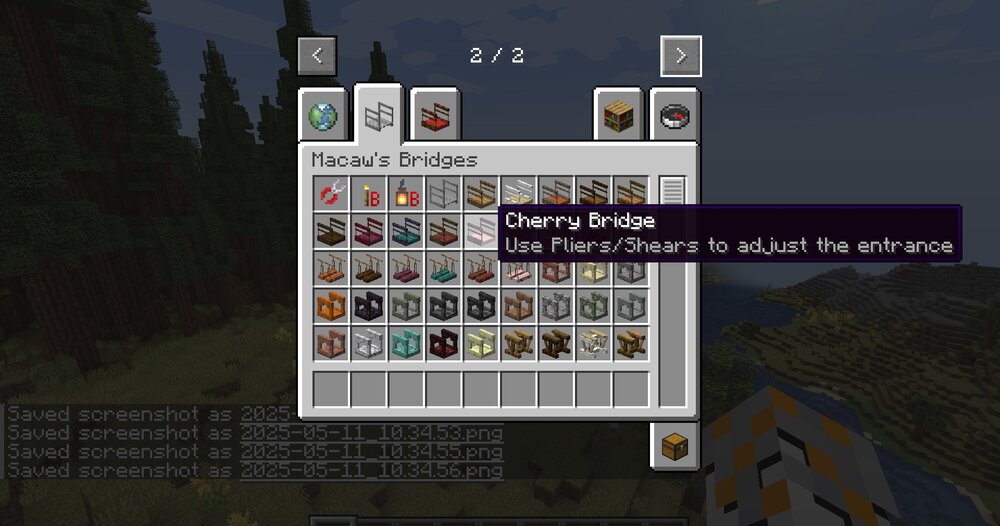This screenshot has height=526, width=1000.
Task: Select the white bridge pier in bottom row
Action: (x=369, y=343)
